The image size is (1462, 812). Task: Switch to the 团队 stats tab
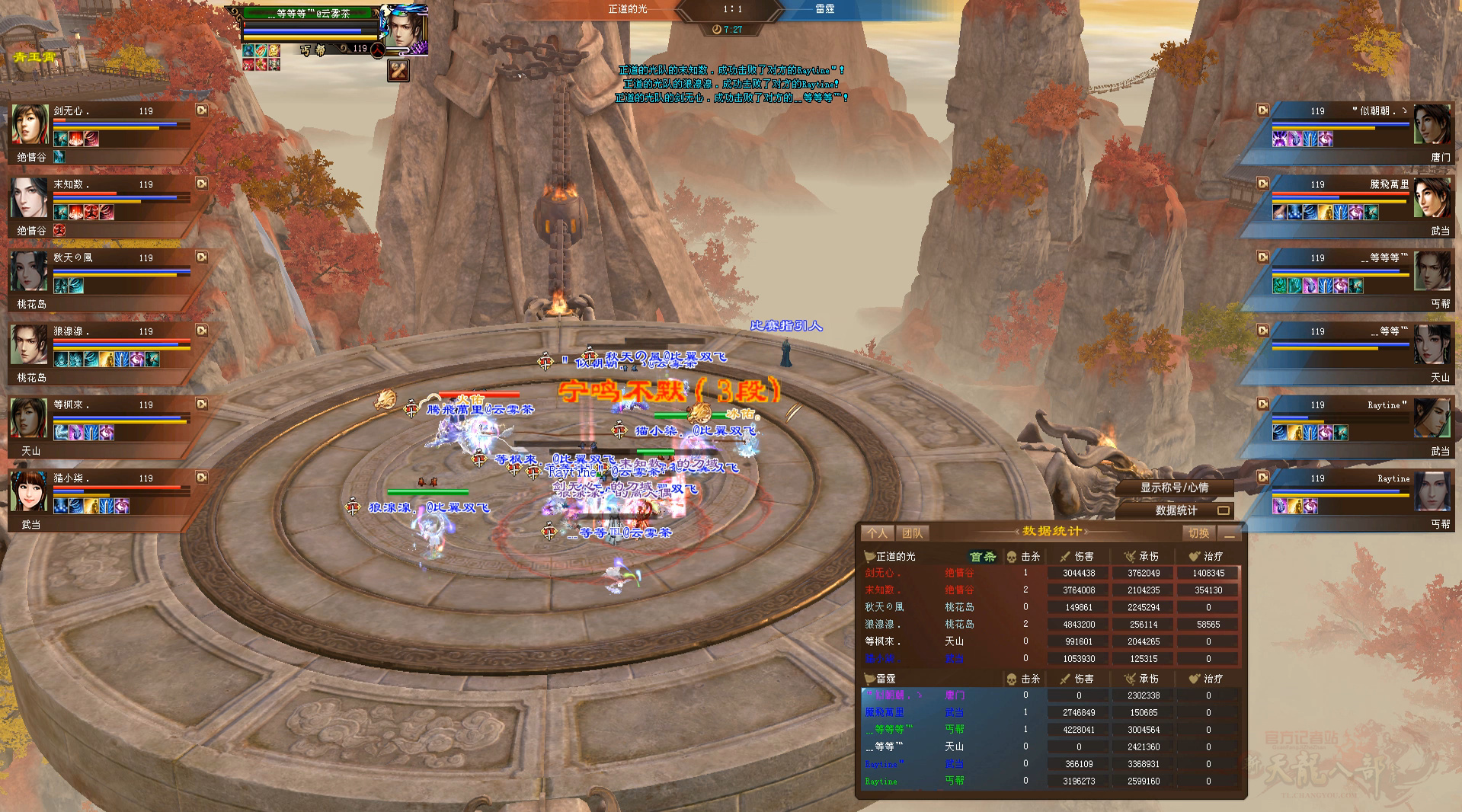(x=911, y=533)
